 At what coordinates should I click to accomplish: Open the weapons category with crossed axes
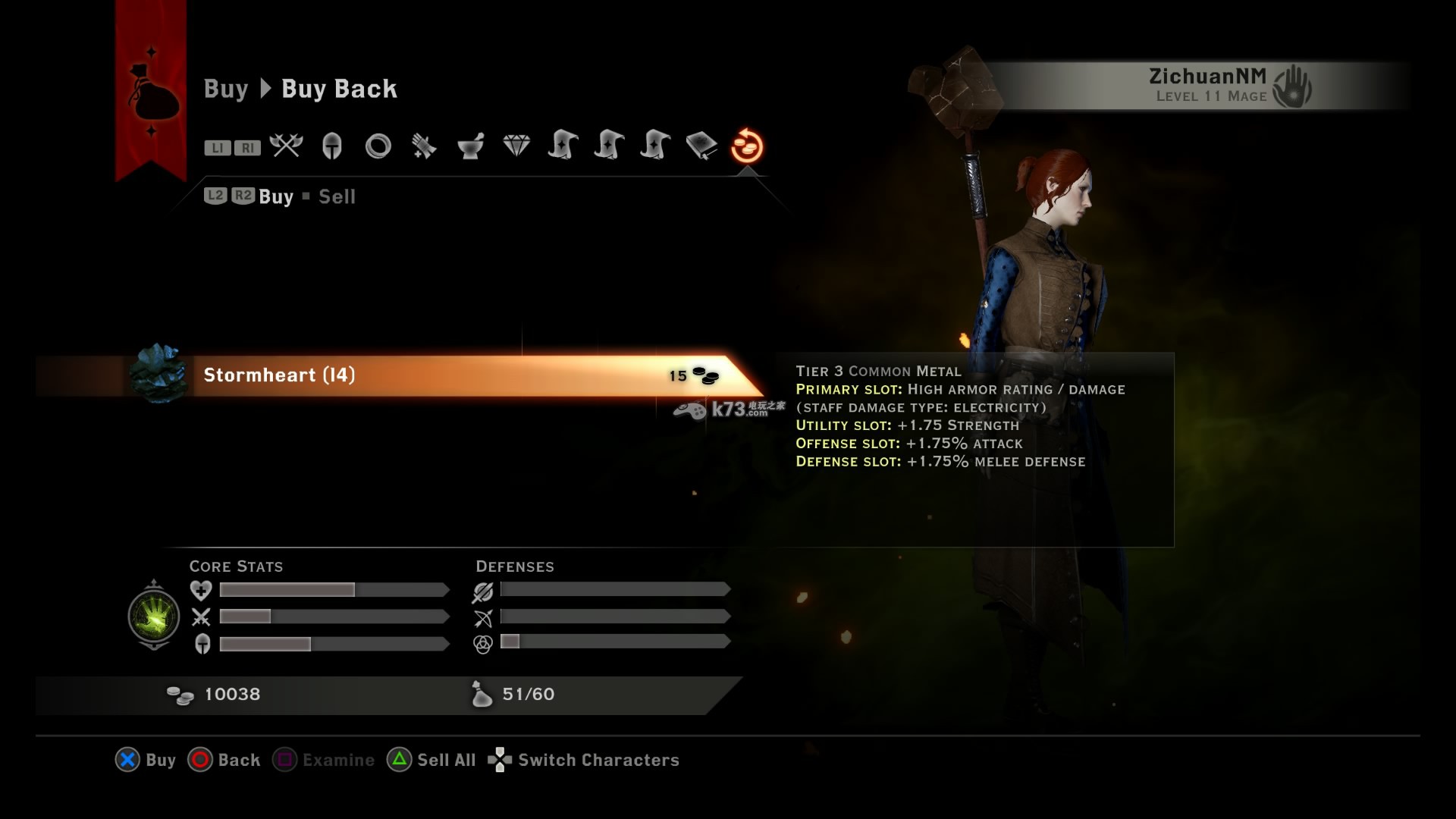pos(286,146)
